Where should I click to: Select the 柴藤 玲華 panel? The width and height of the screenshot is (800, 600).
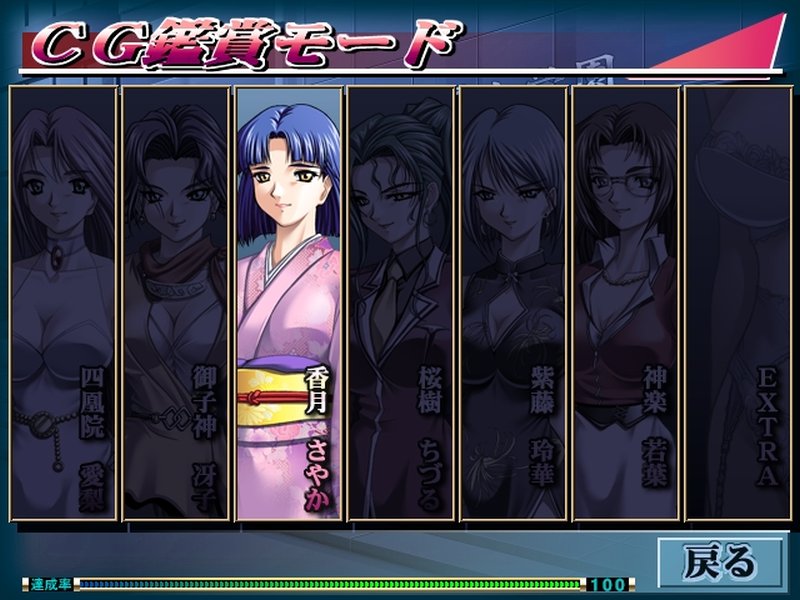click(x=513, y=300)
